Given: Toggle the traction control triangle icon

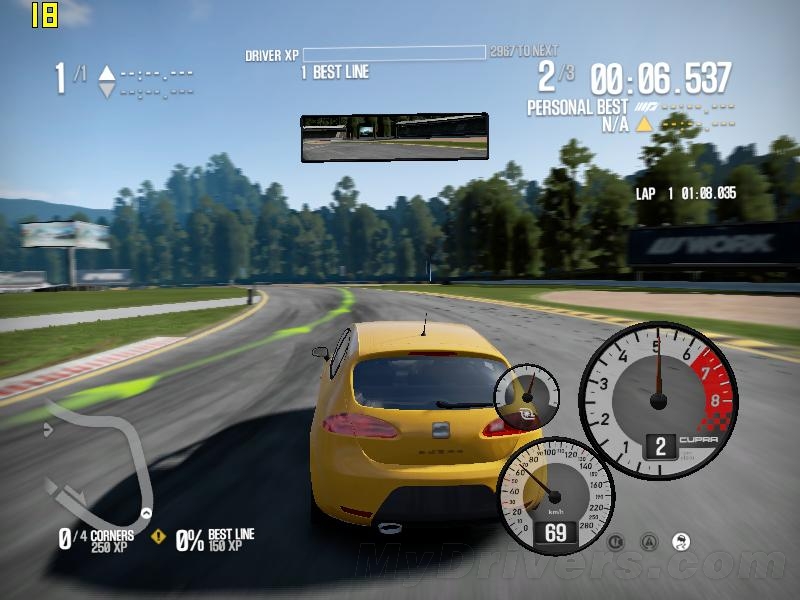Looking at the screenshot, I should tap(649, 542).
